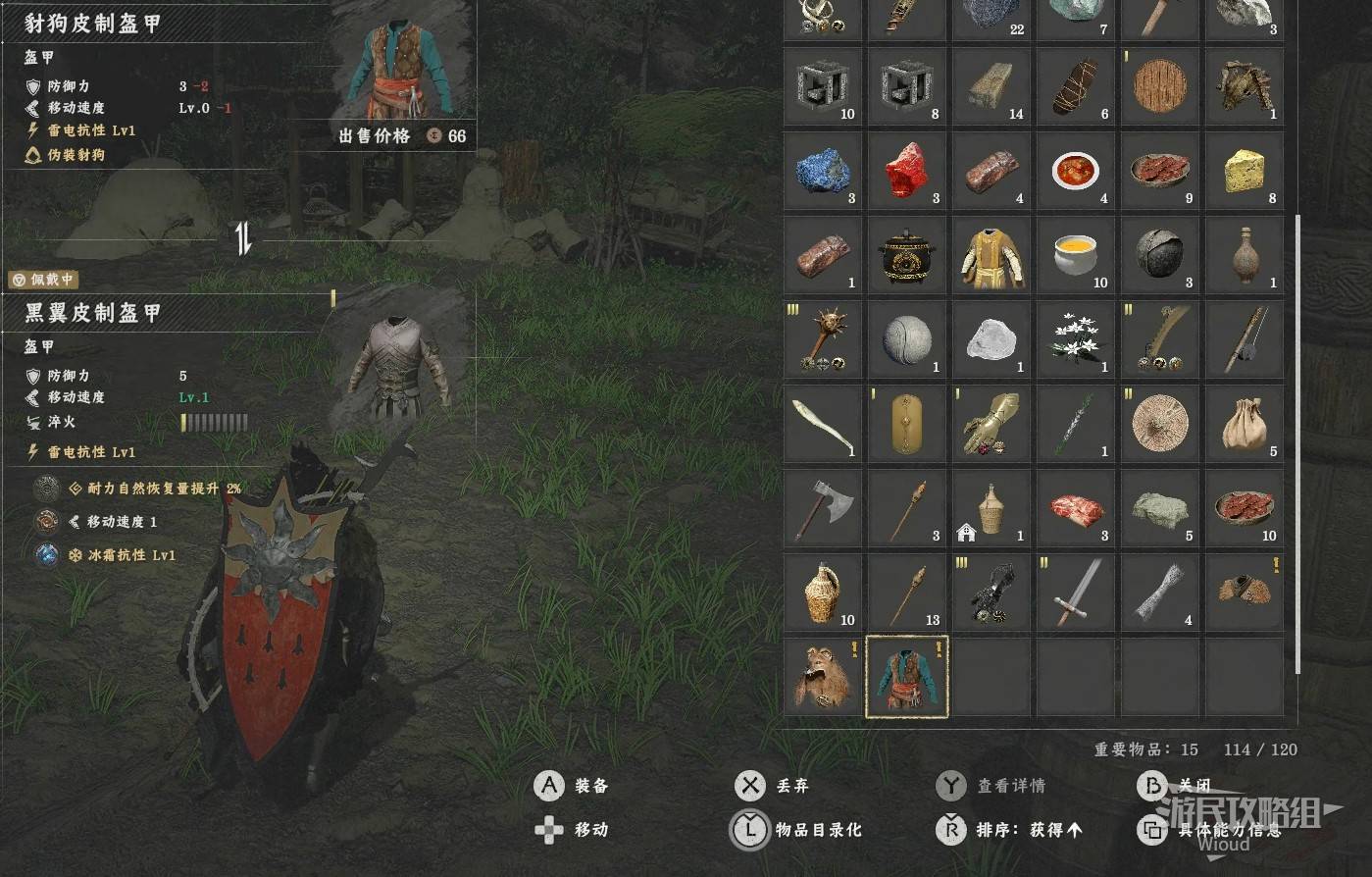Select the brown fur armor slot
This screenshot has height=877, width=1372.
(823, 677)
